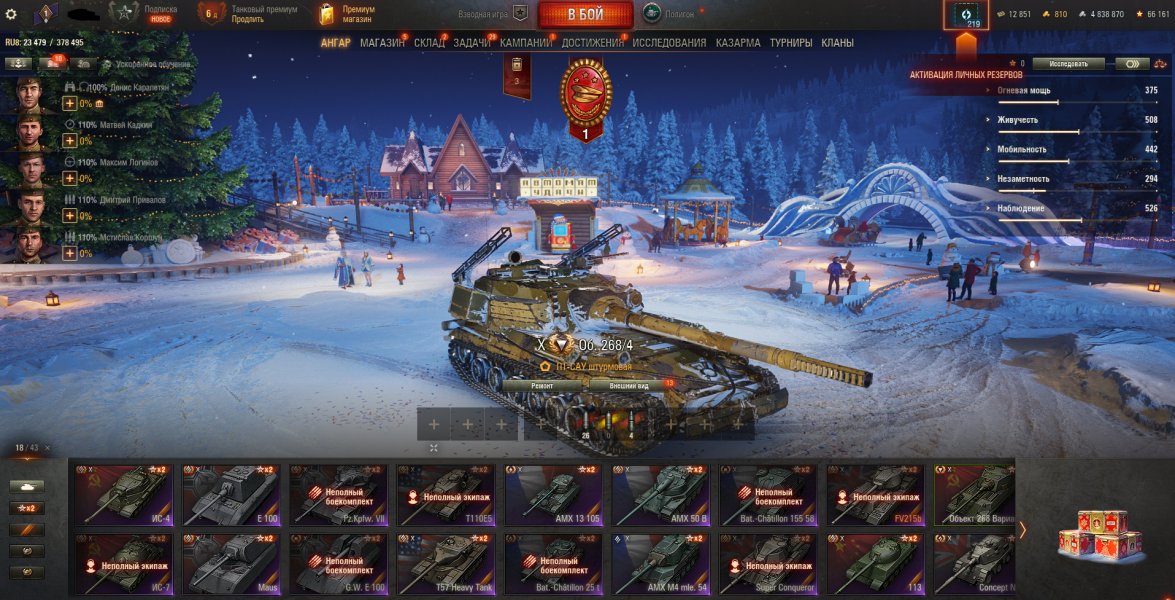Open the Премиум магазин
The height and width of the screenshot is (600, 1175).
click(x=346, y=14)
